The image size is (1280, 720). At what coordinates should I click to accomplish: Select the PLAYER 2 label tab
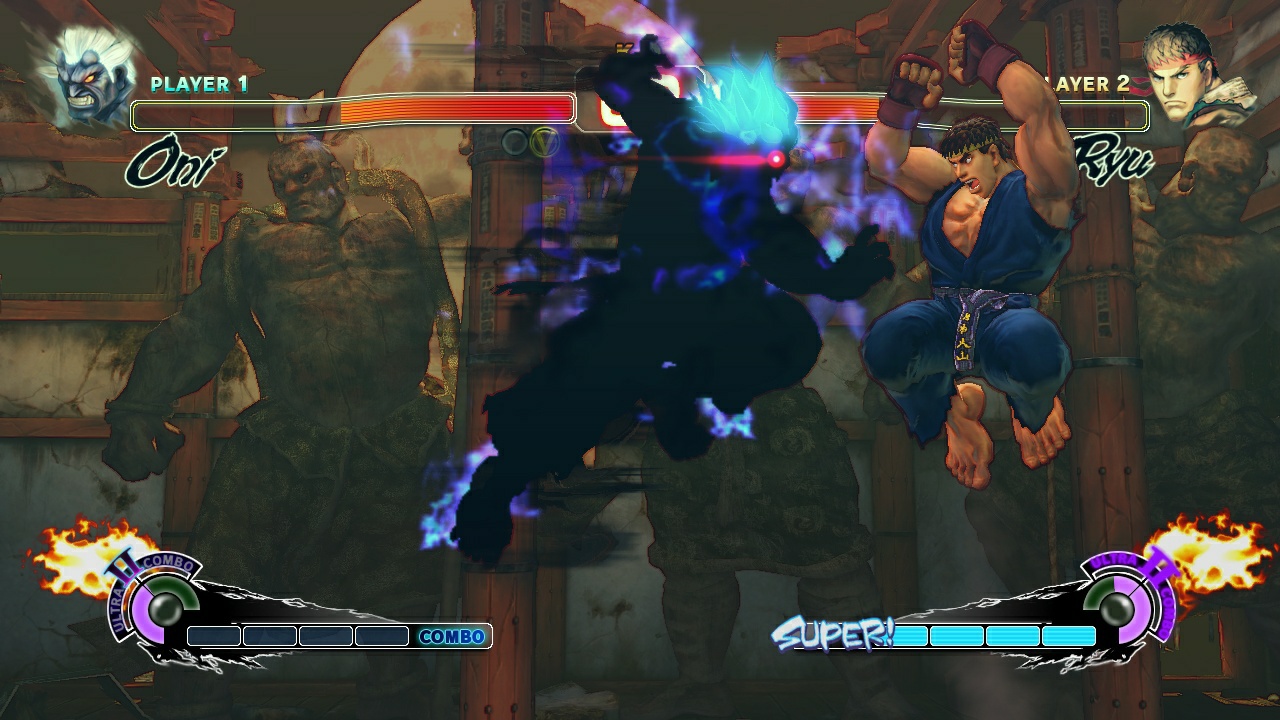click(x=1080, y=85)
